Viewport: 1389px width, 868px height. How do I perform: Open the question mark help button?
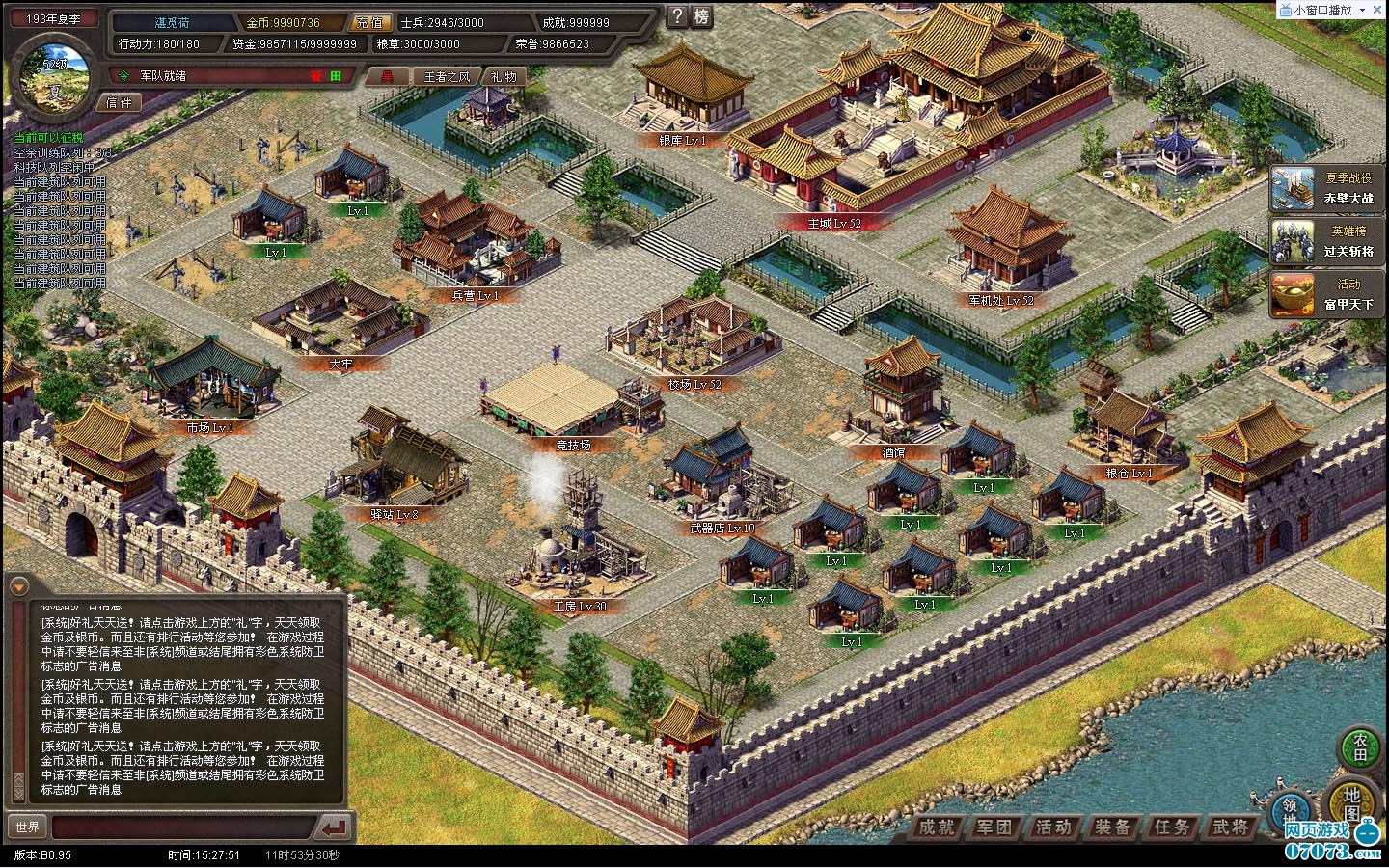678,15
